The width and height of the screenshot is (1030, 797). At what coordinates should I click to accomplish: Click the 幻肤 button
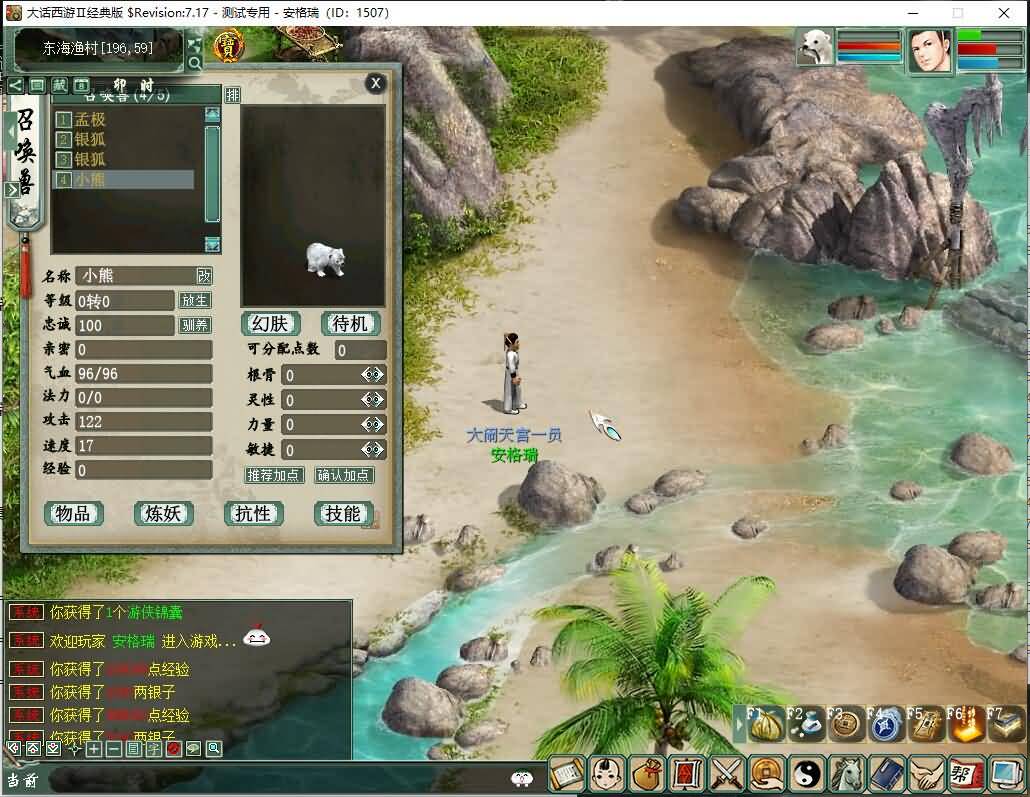pos(270,324)
